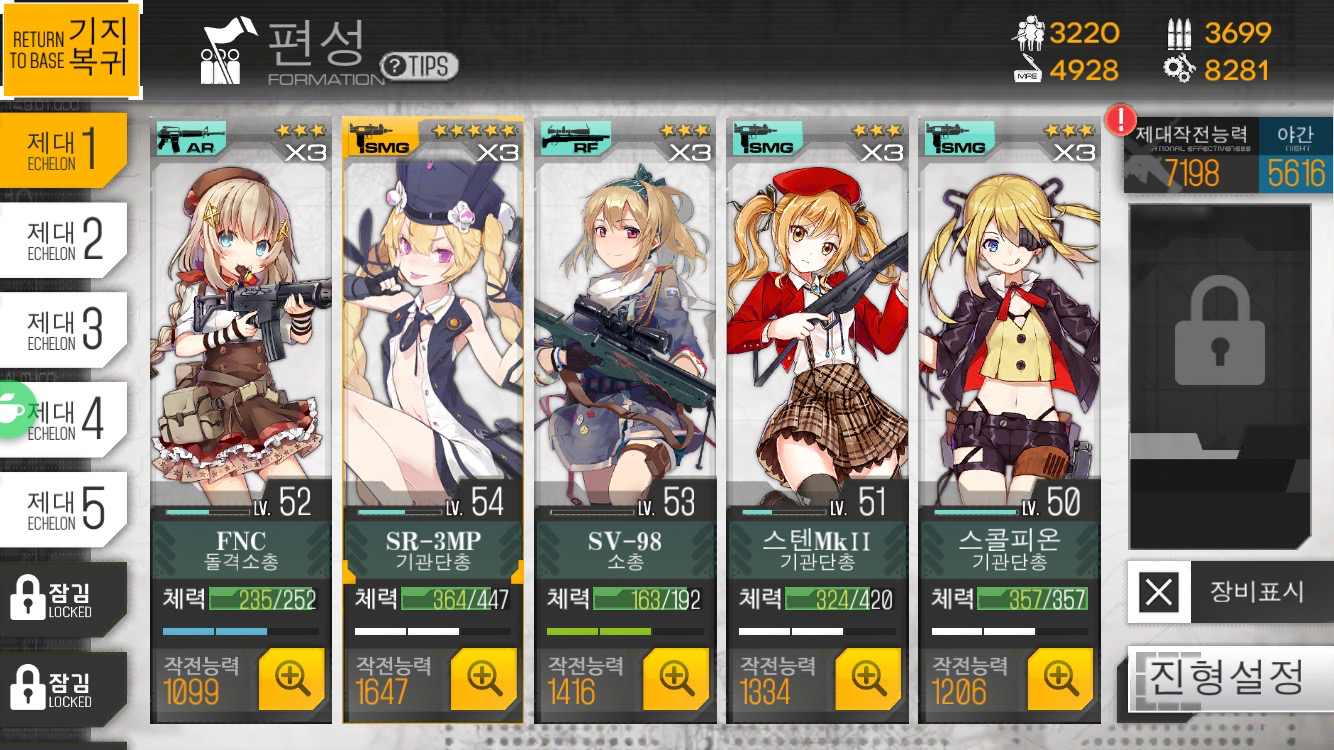Open the 진형설정 formation settings
This screenshot has height=750, width=1334.
click(1230, 679)
